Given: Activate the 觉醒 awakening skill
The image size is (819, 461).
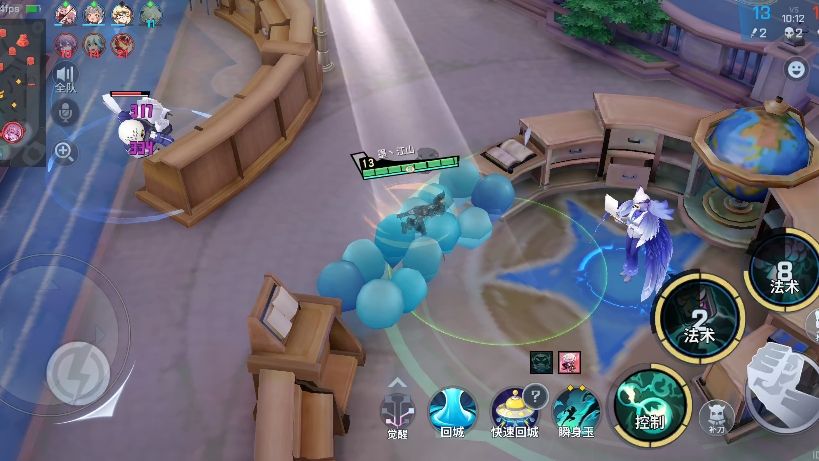Looking at the screenshot, I should [x=397, y=408].
